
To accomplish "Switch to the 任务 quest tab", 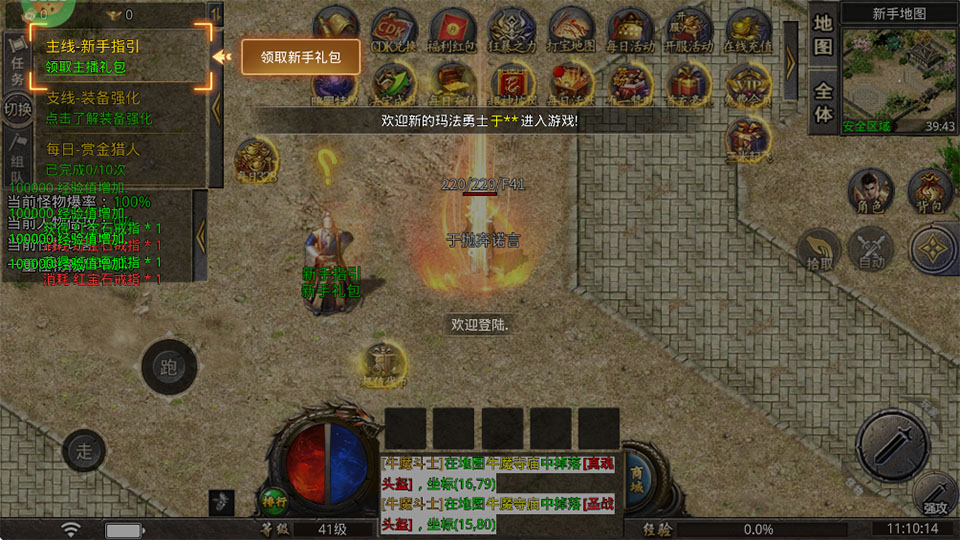I will point(17,63).
